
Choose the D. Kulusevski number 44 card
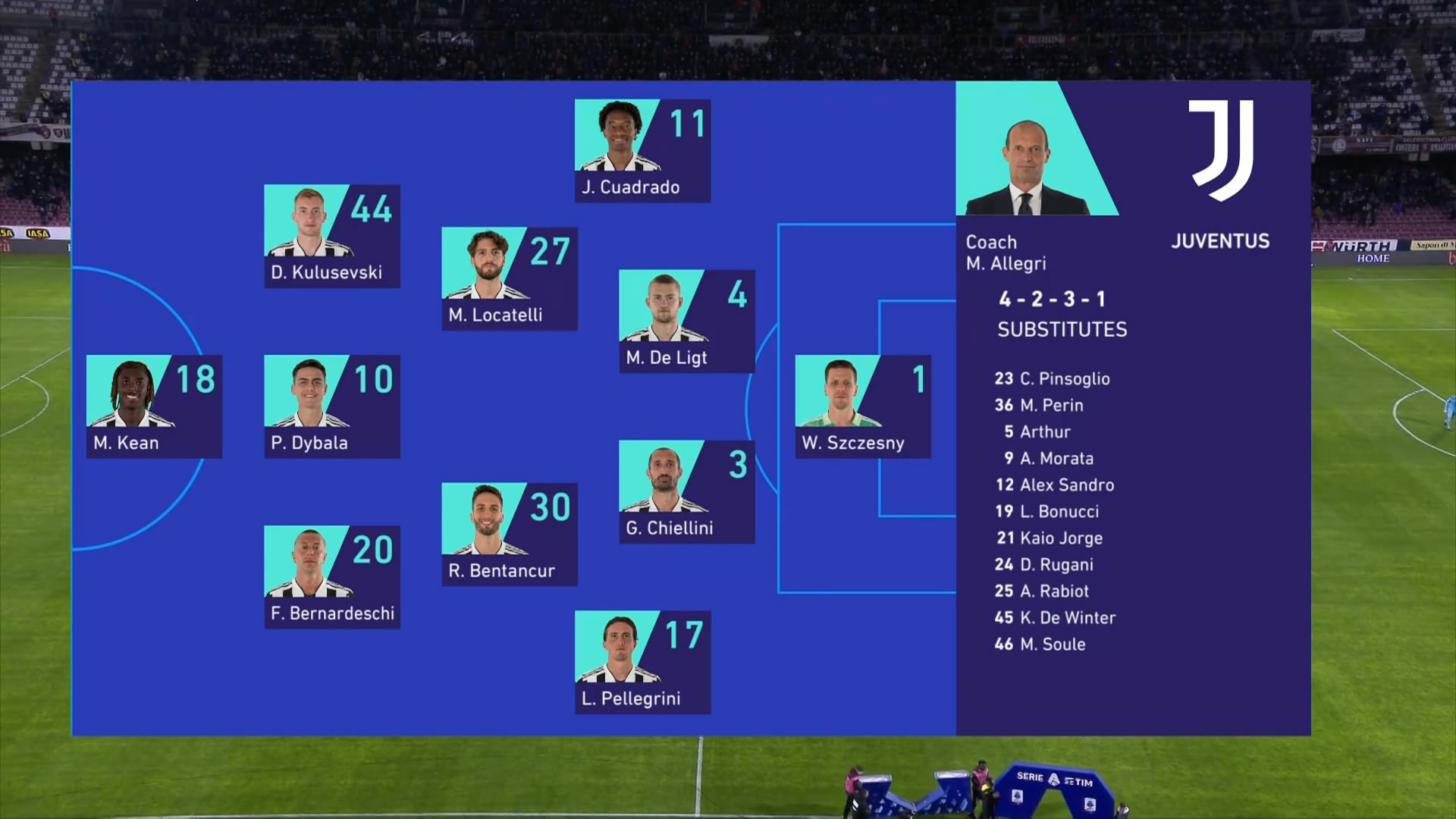[x=331, y=236]
